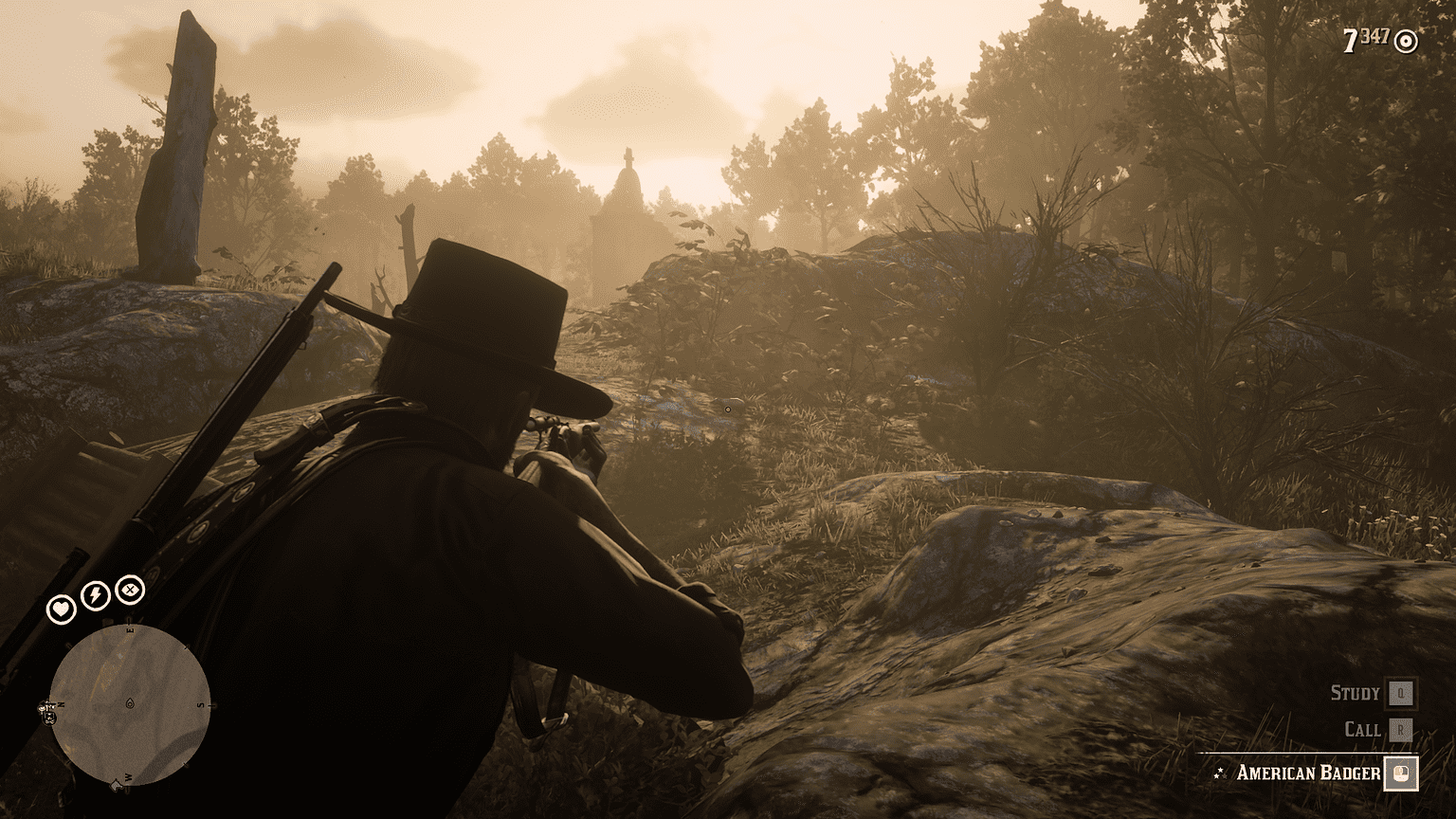Image resolution: width=1456 pixels, height=819 pixels.
Task: Open the American Badger compendium icon
Action: (1401, 773)
